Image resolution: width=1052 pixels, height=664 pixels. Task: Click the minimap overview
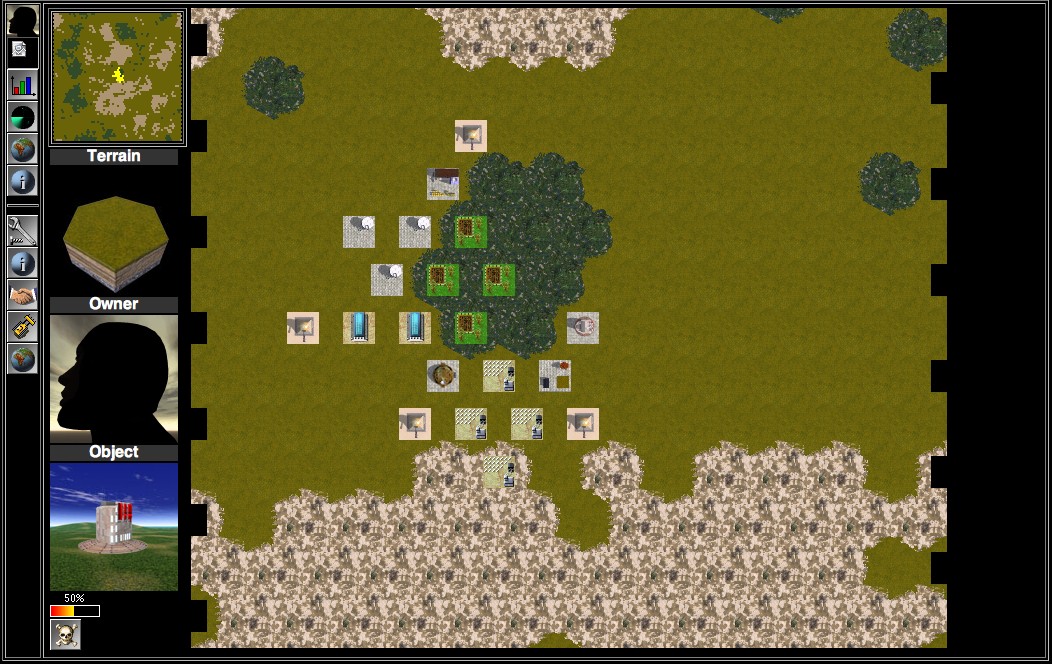(x=117, y=78)
